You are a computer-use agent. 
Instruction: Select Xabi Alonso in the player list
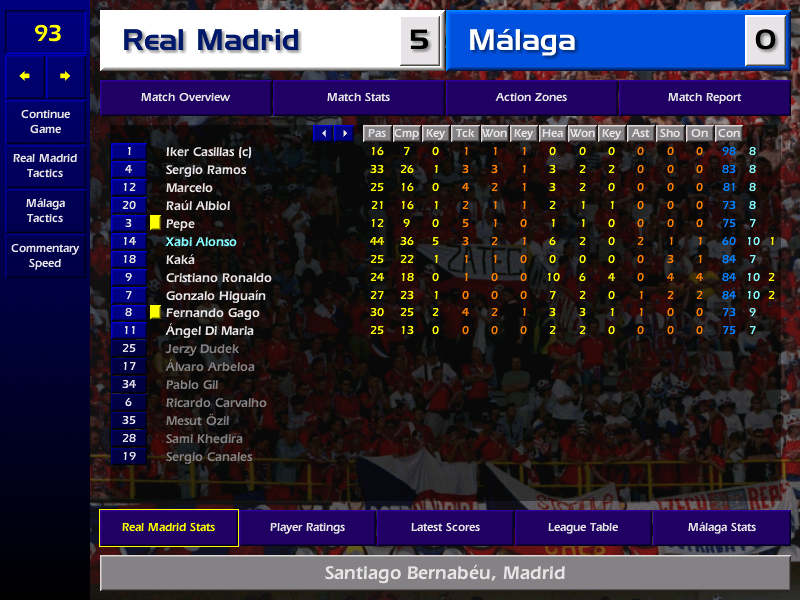[x=201, y=242]
